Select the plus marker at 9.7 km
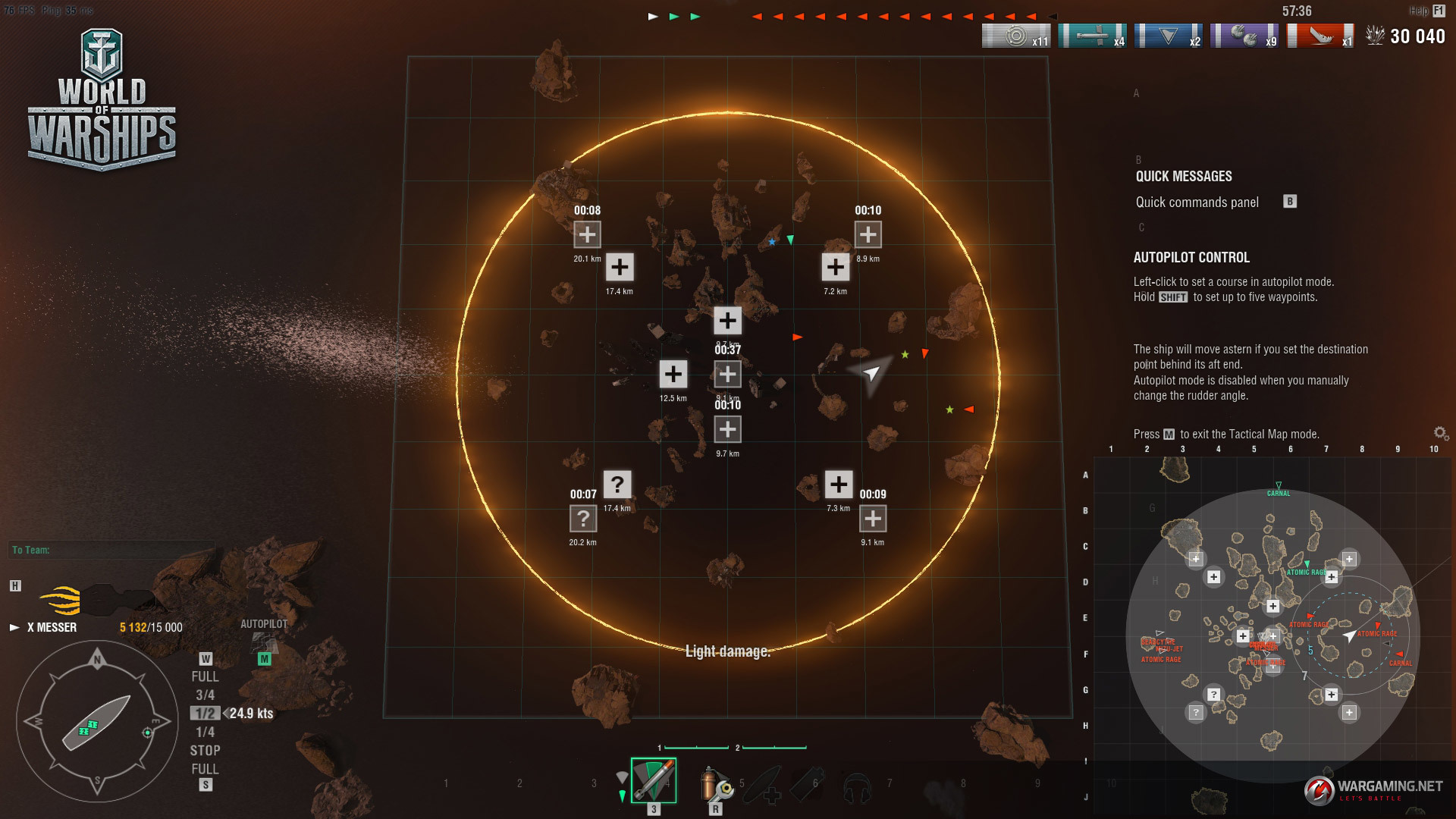Screen dimensions: 1456x819 point(727,429)
